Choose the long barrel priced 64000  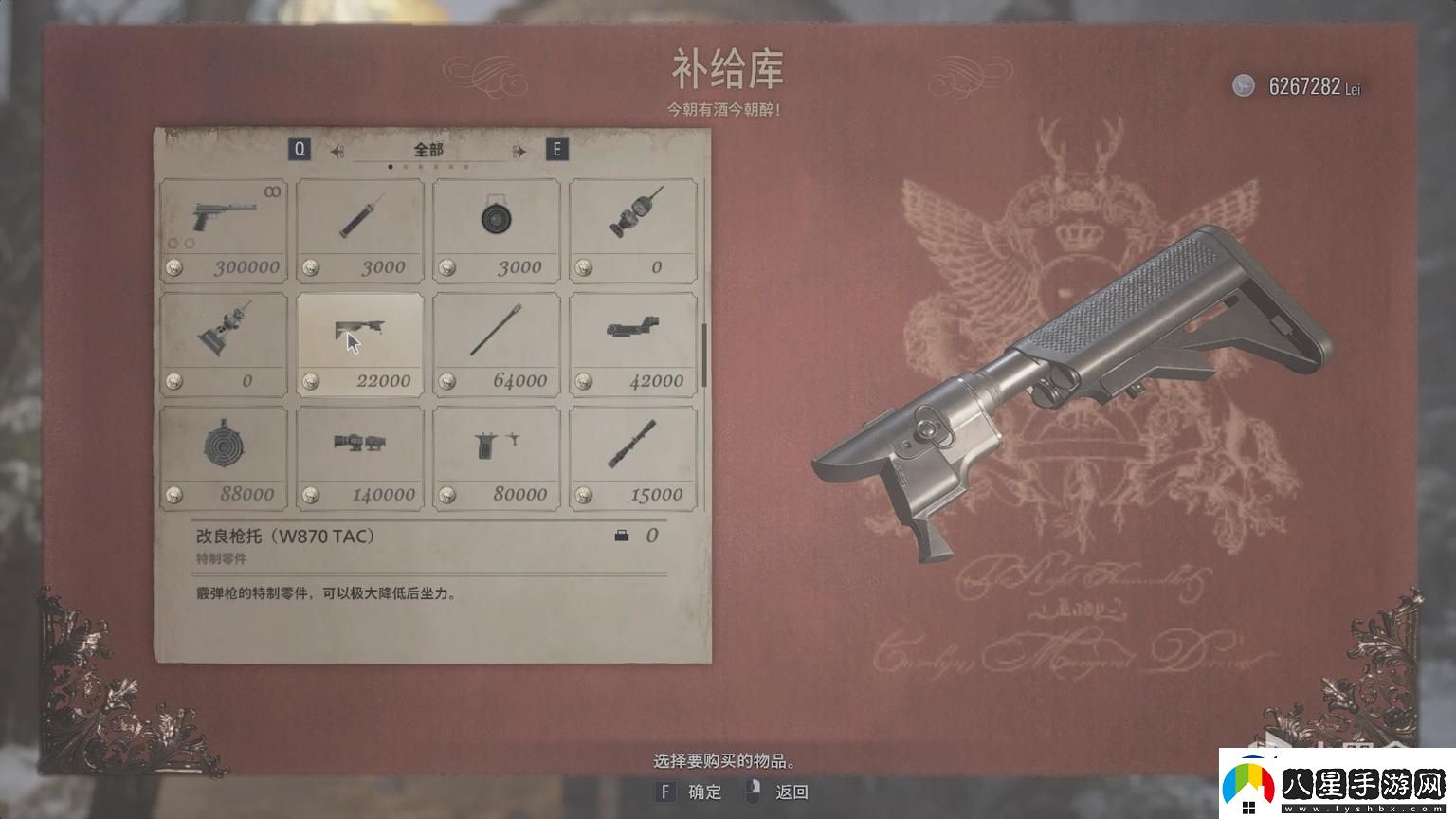[496, 341]
